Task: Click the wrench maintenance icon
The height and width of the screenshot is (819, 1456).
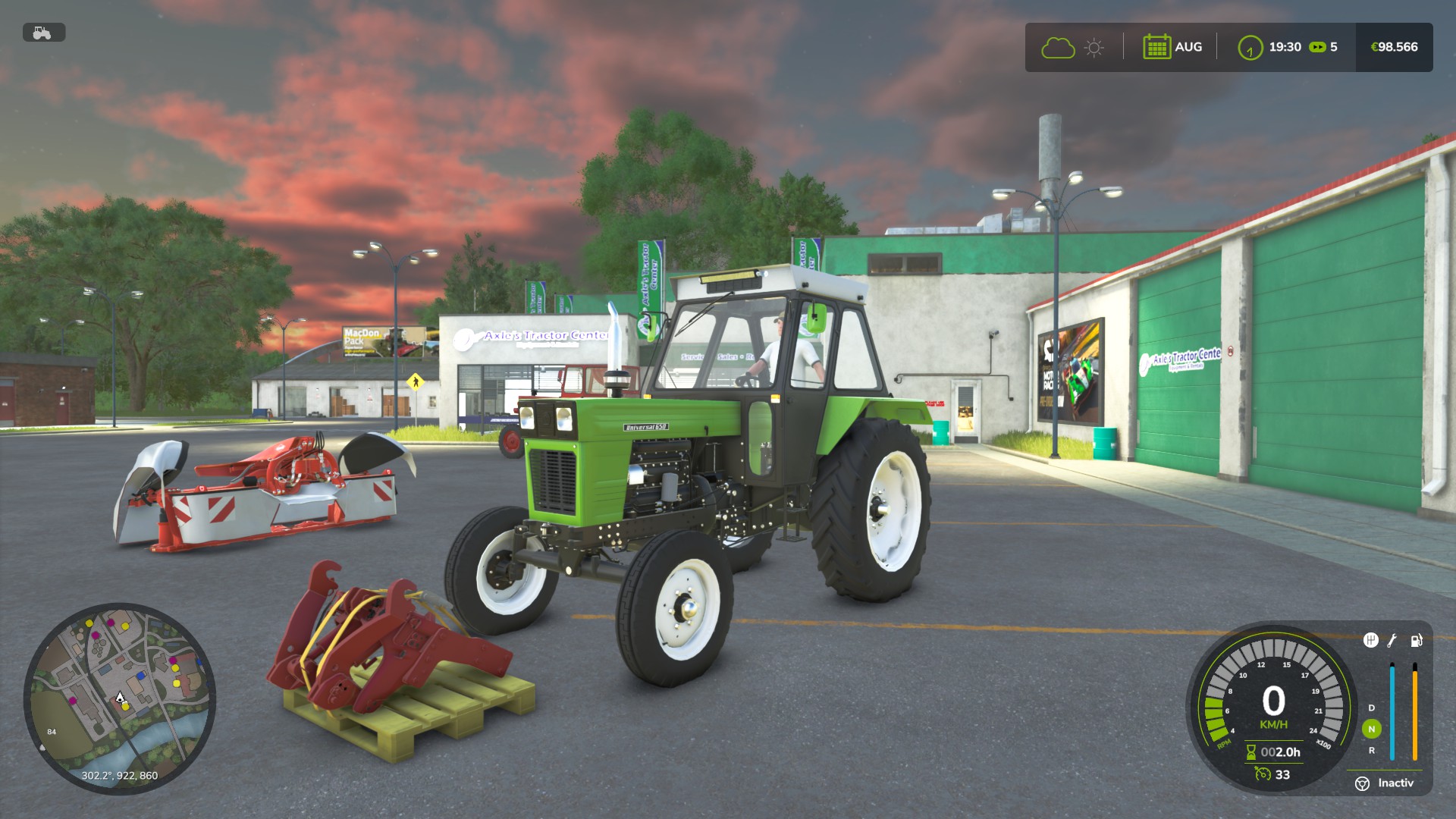Action: [1393, 641]
